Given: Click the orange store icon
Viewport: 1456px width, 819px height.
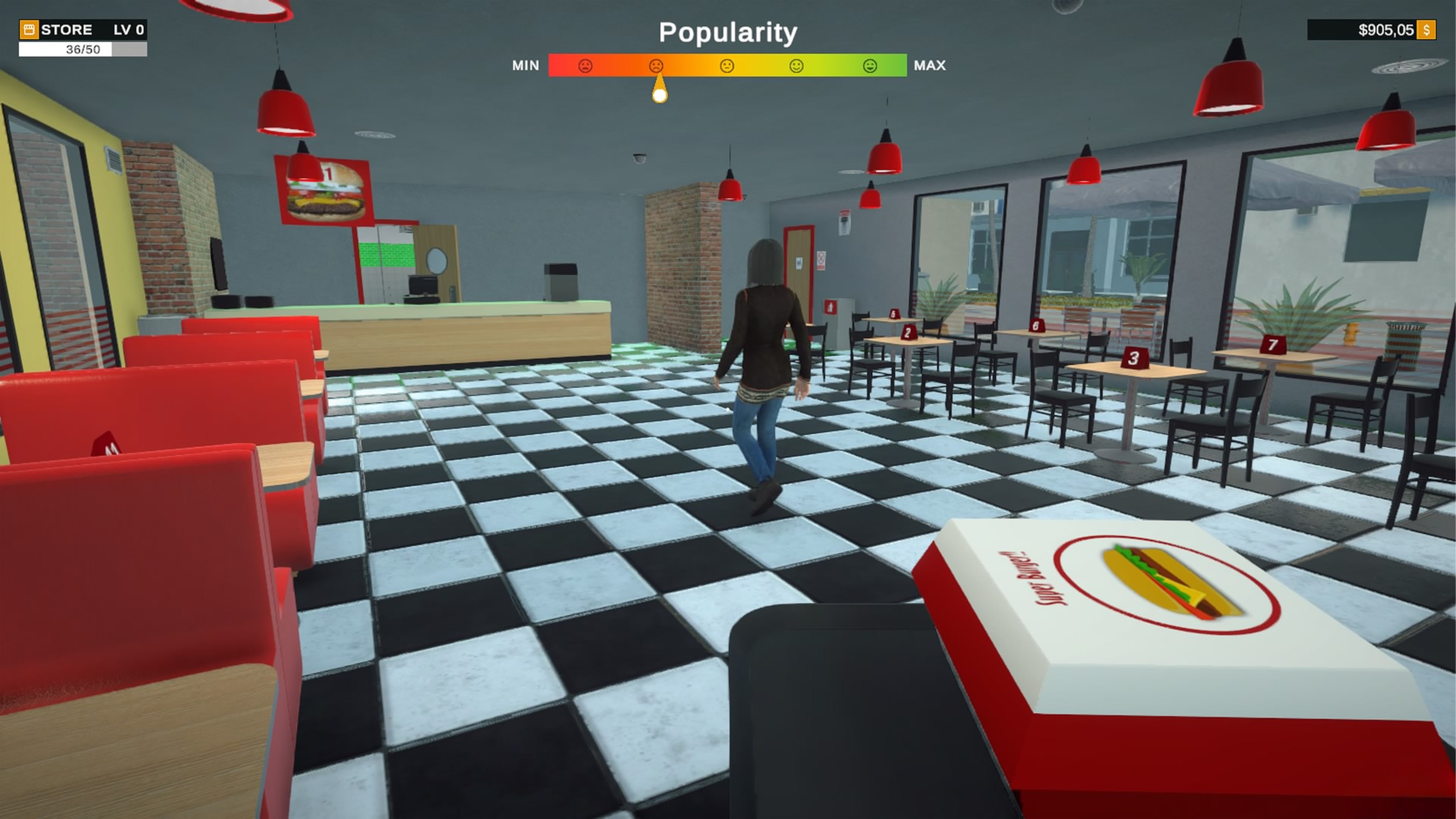Looking at the screenshot, I should click(x=29, y=30).
